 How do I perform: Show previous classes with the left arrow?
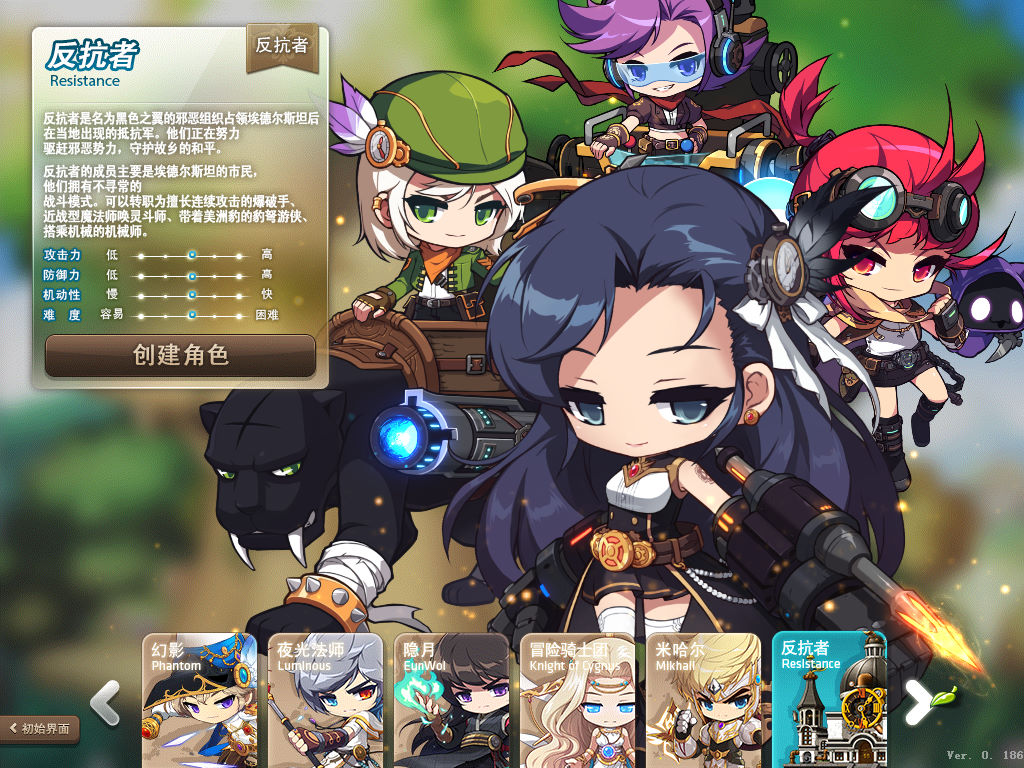(105, 703)
